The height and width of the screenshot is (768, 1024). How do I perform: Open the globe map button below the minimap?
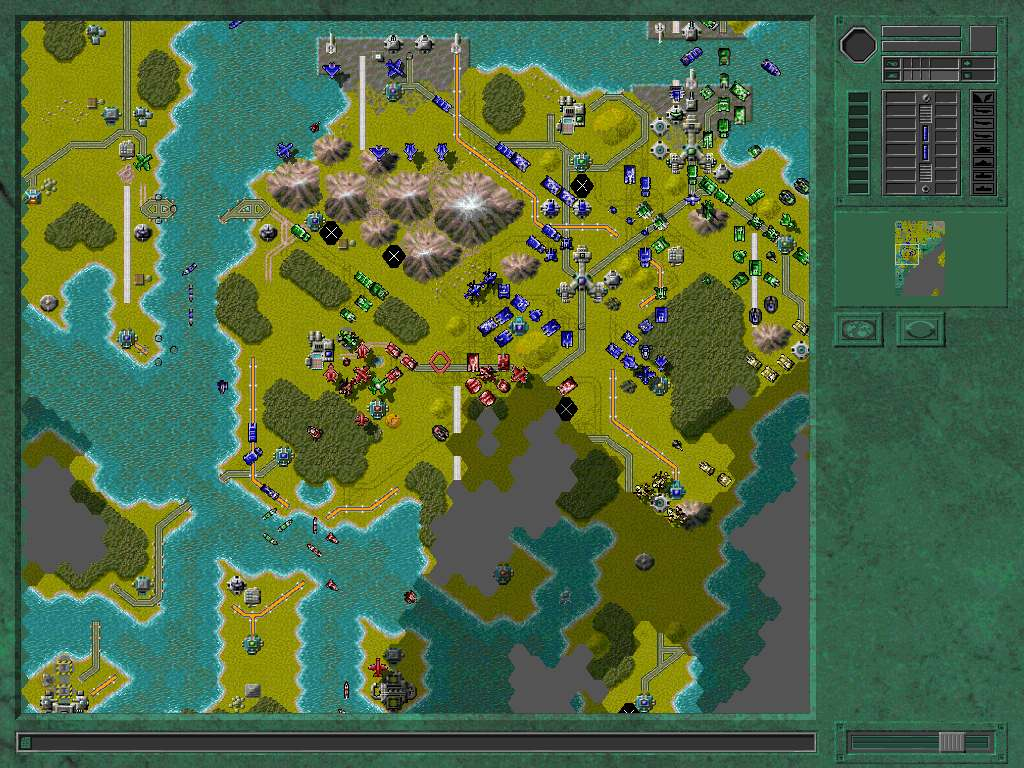coord(860,329)
